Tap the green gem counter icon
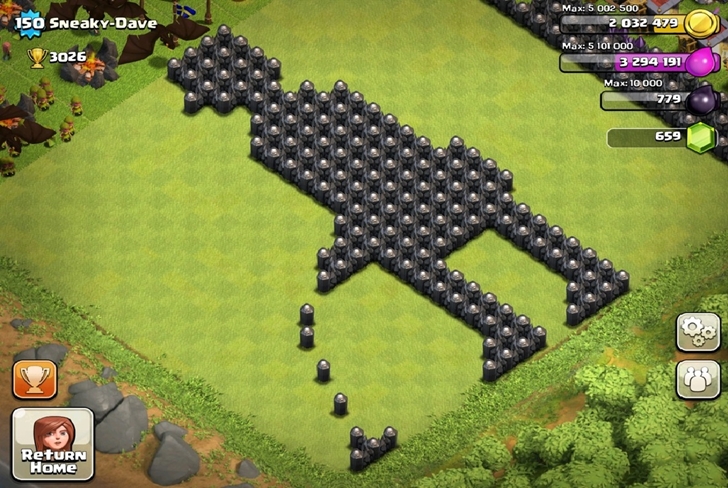 point(702,139)
